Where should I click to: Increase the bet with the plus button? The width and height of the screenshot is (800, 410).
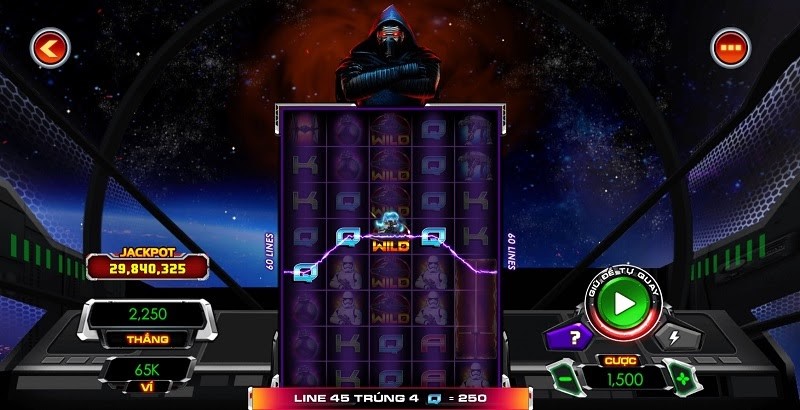point(683,380)
